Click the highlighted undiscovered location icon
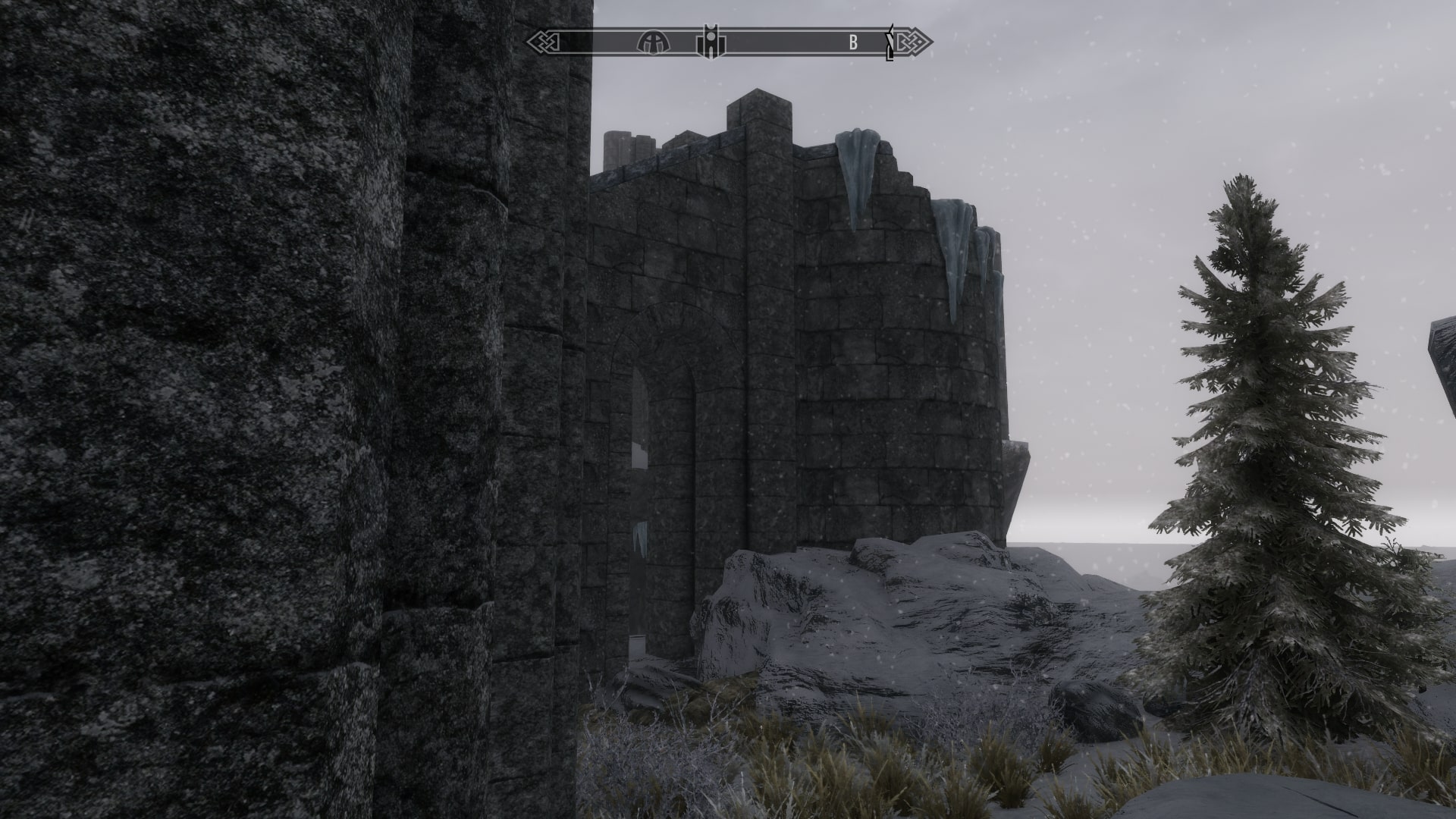 point(711,42)
